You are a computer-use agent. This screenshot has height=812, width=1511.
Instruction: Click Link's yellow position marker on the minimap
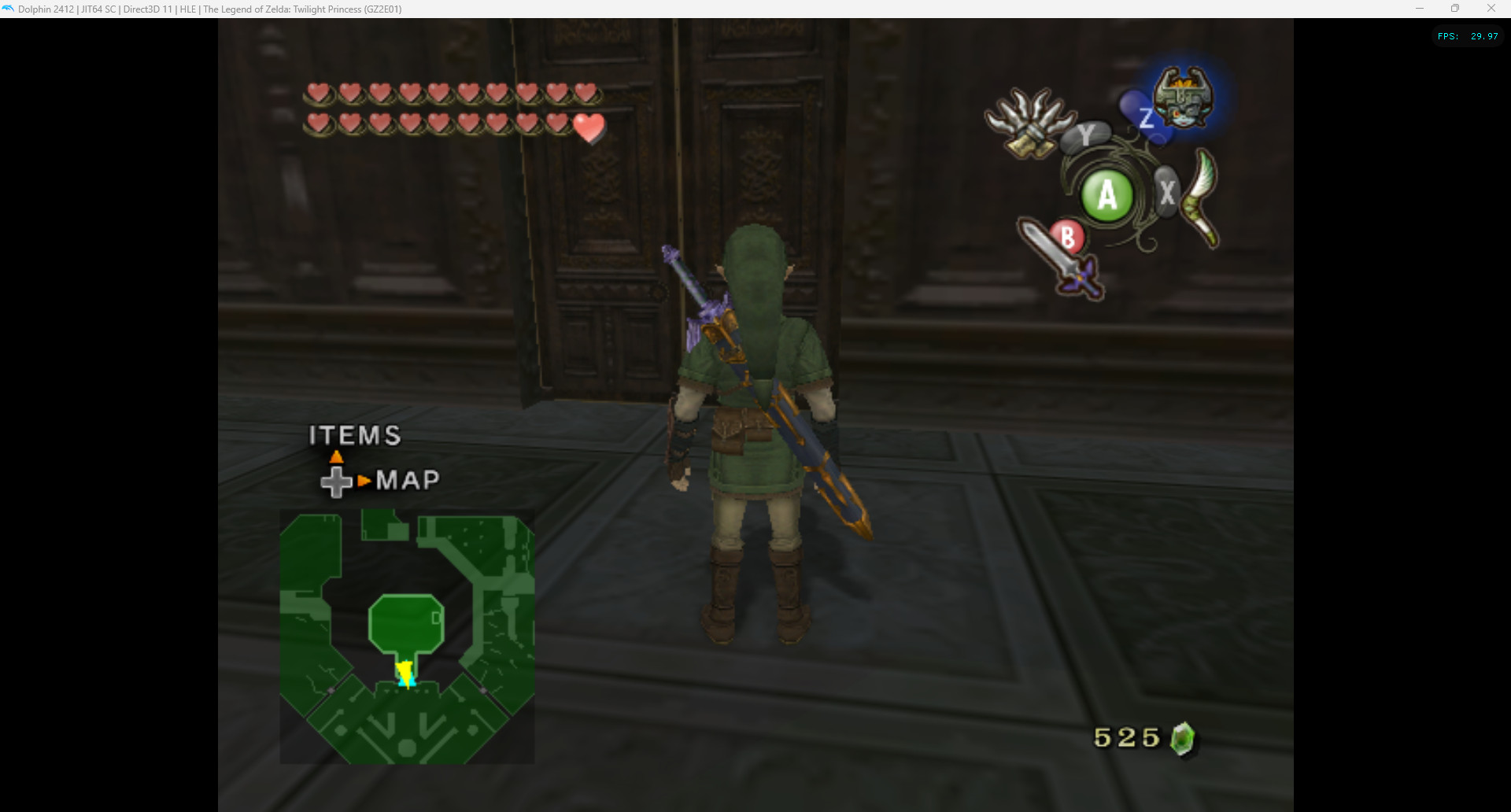[405, 673]
